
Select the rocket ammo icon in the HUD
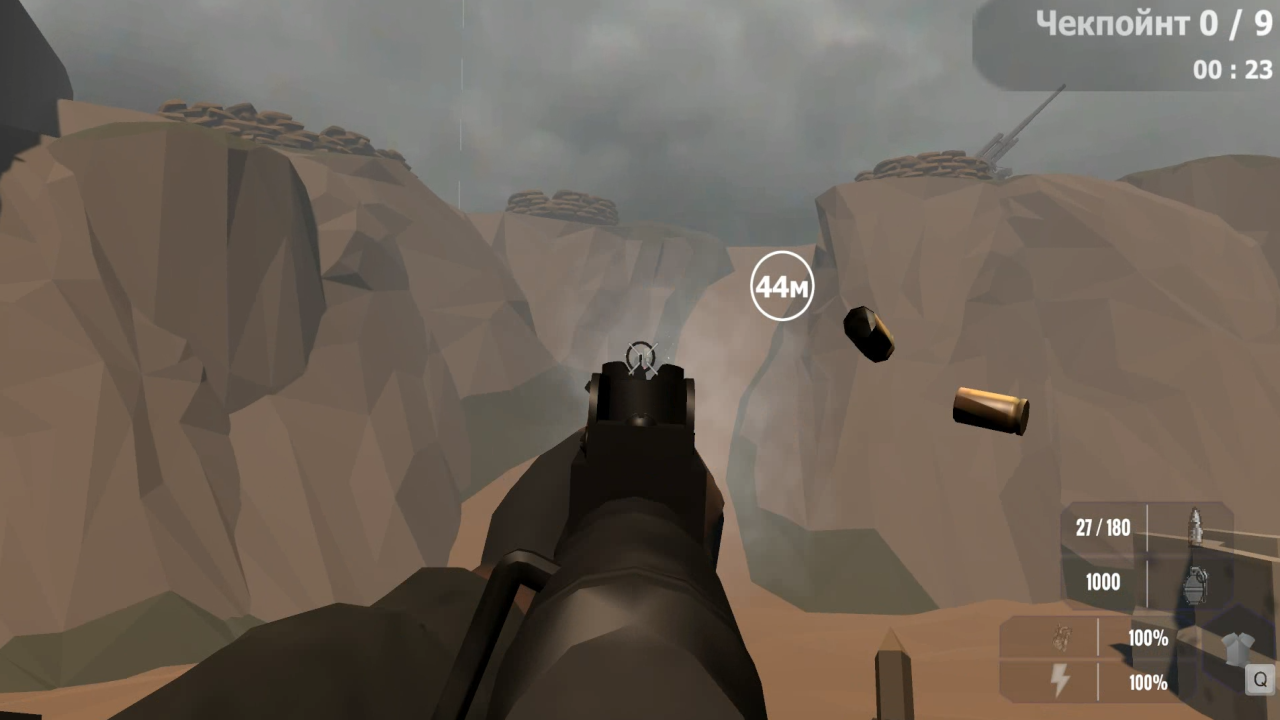point(1195,527)
